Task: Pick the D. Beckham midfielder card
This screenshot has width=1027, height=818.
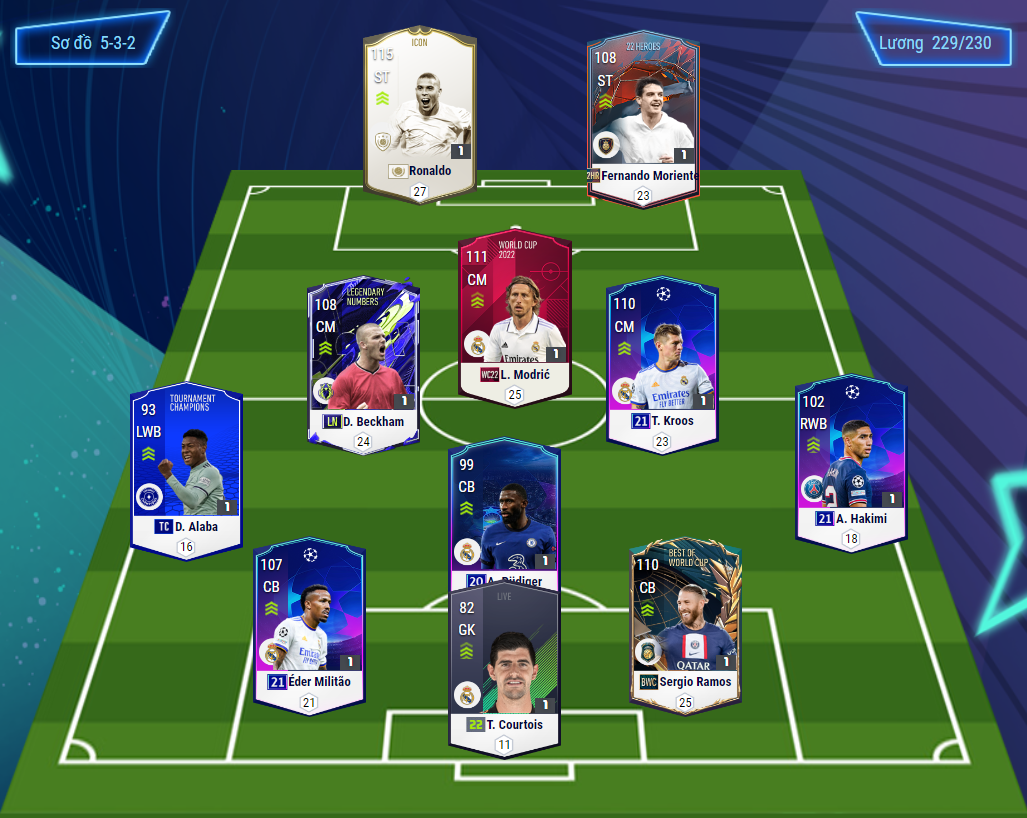Action: pos(364,360)
